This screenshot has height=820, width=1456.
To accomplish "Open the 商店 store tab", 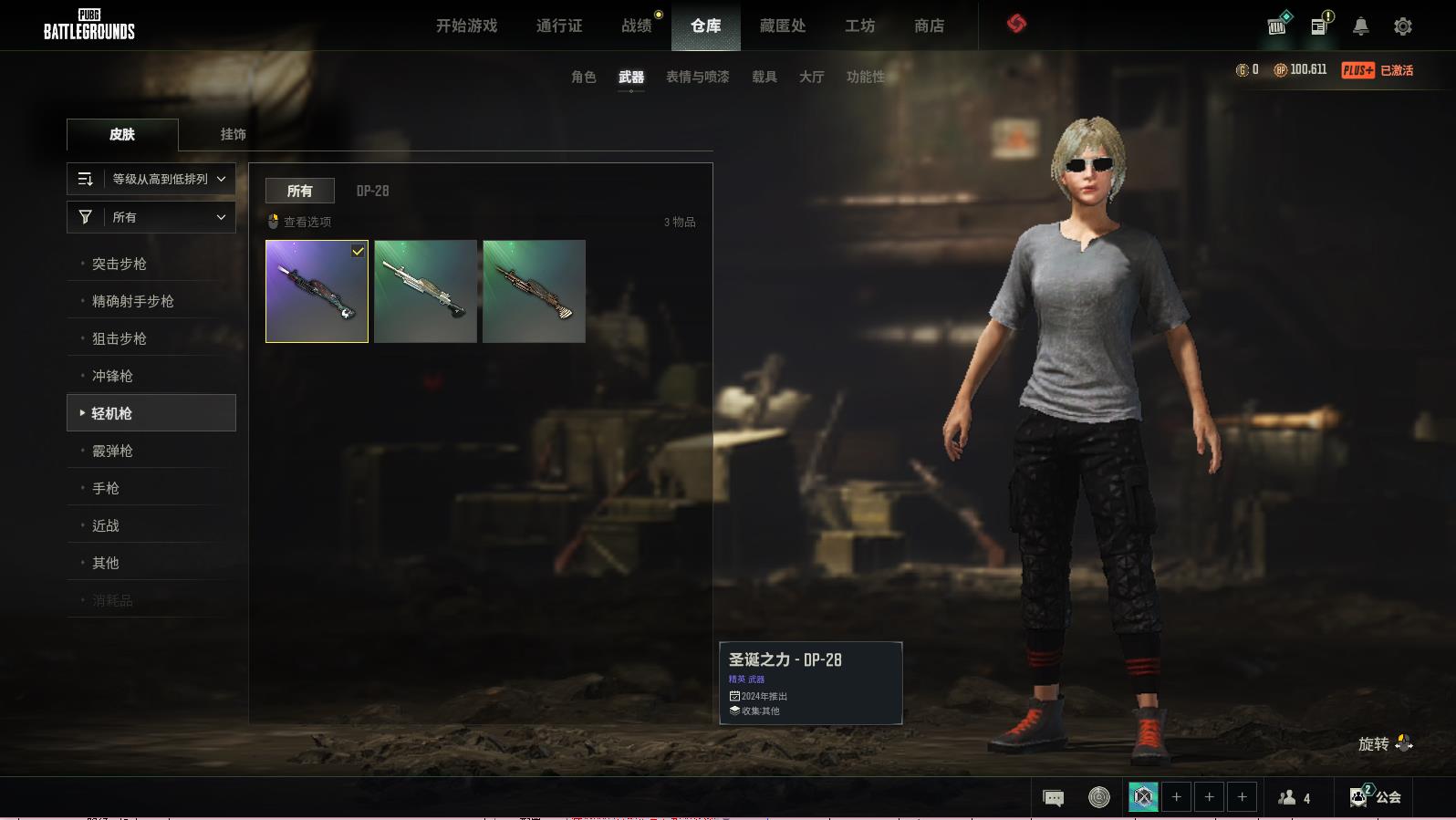I will tap(929, 26).
